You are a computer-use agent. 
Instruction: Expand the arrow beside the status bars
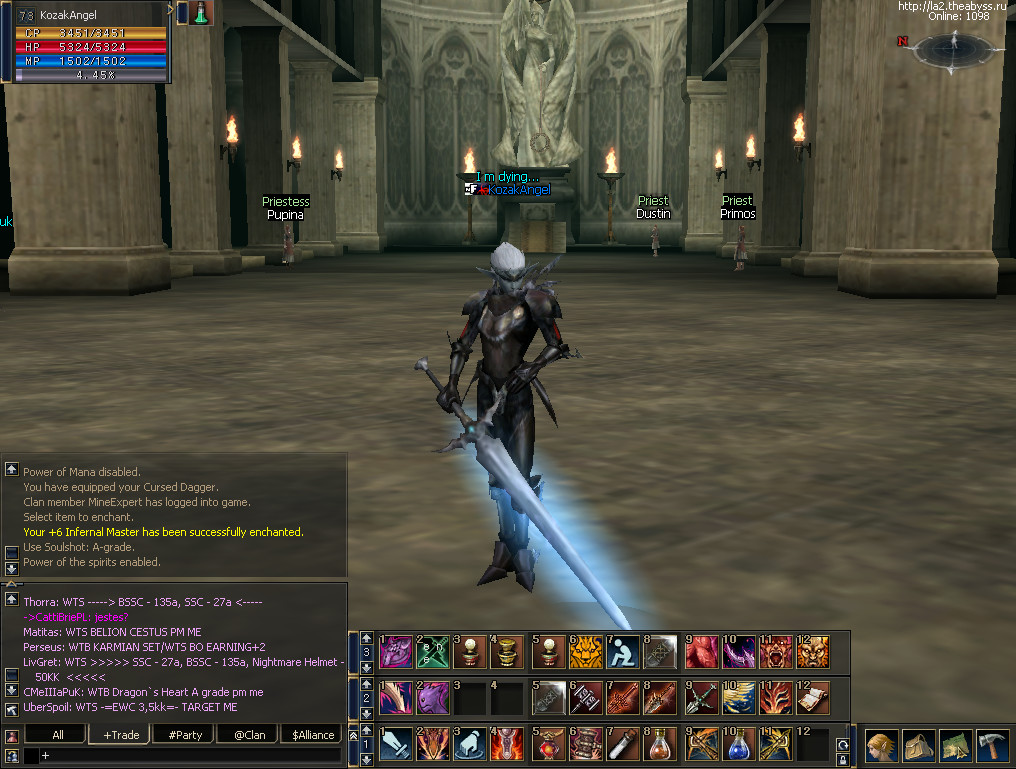[x=182, y=12]
